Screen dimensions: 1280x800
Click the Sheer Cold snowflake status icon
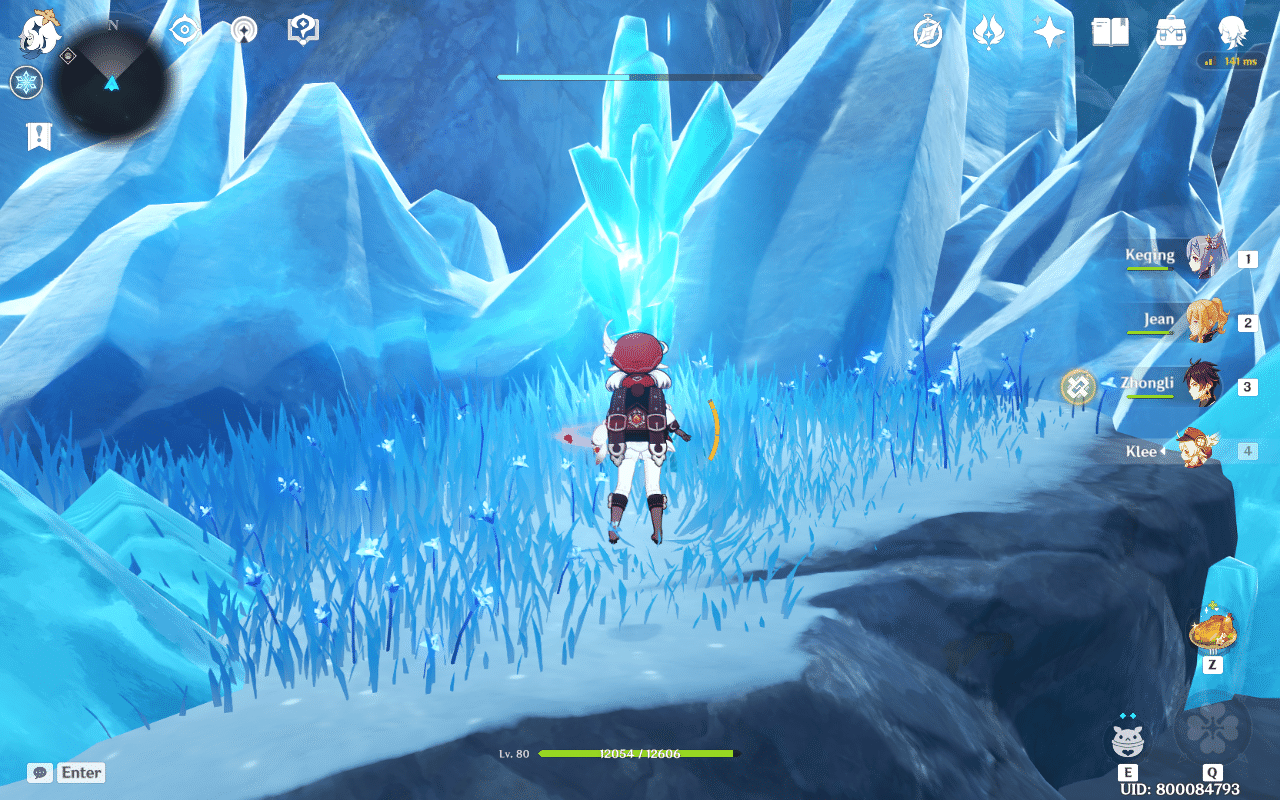tap(27, 84)
